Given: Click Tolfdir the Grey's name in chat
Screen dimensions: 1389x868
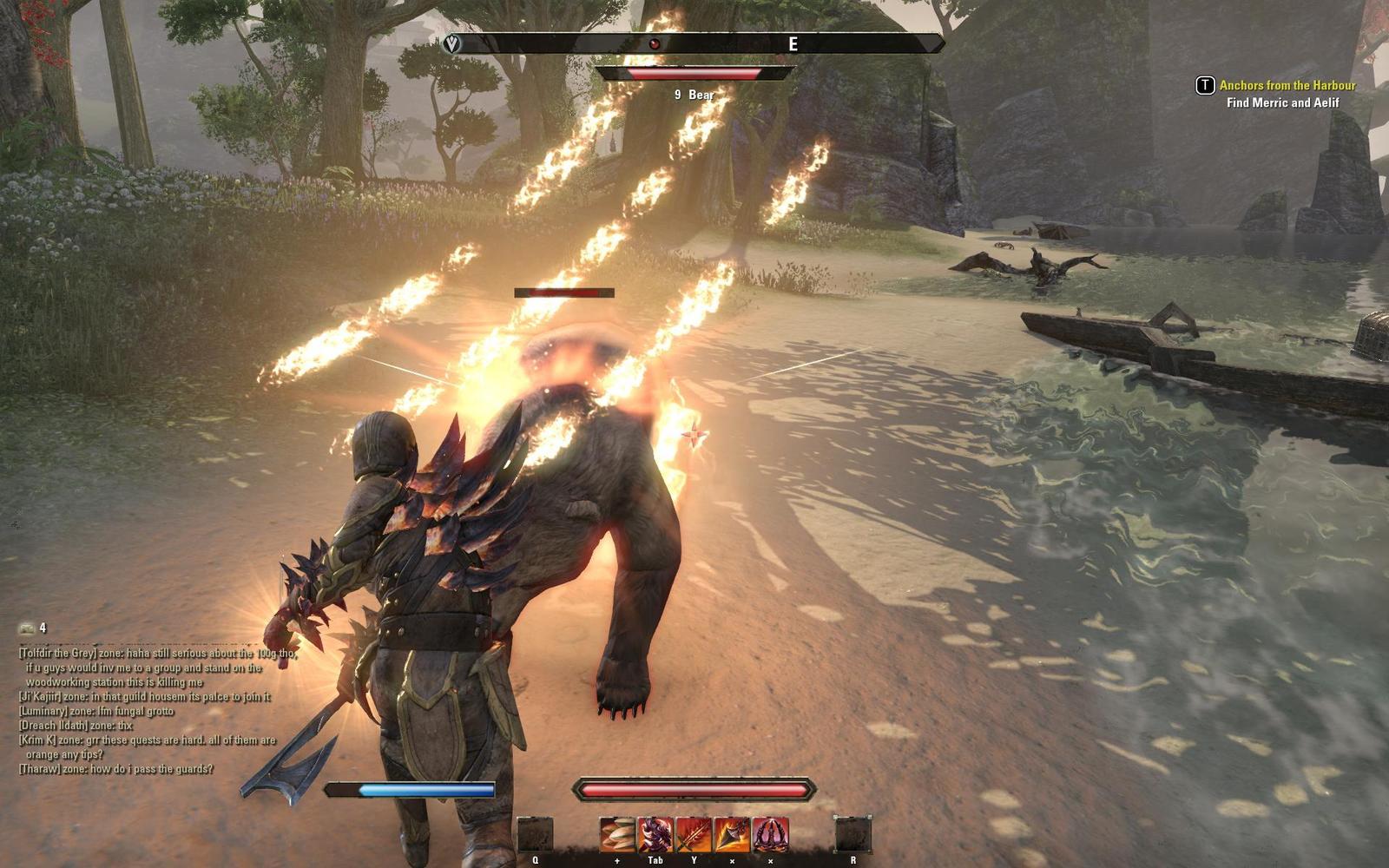Looking at the screenshot, I should (56, 654).
